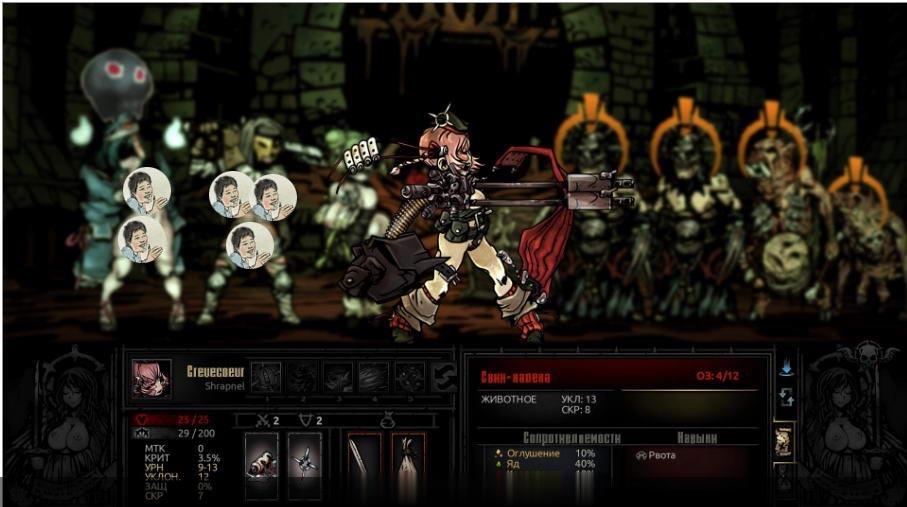Click the blue downward arrow button
The image size is (907, 507).
pyautogui.click(x=786, y=368)
